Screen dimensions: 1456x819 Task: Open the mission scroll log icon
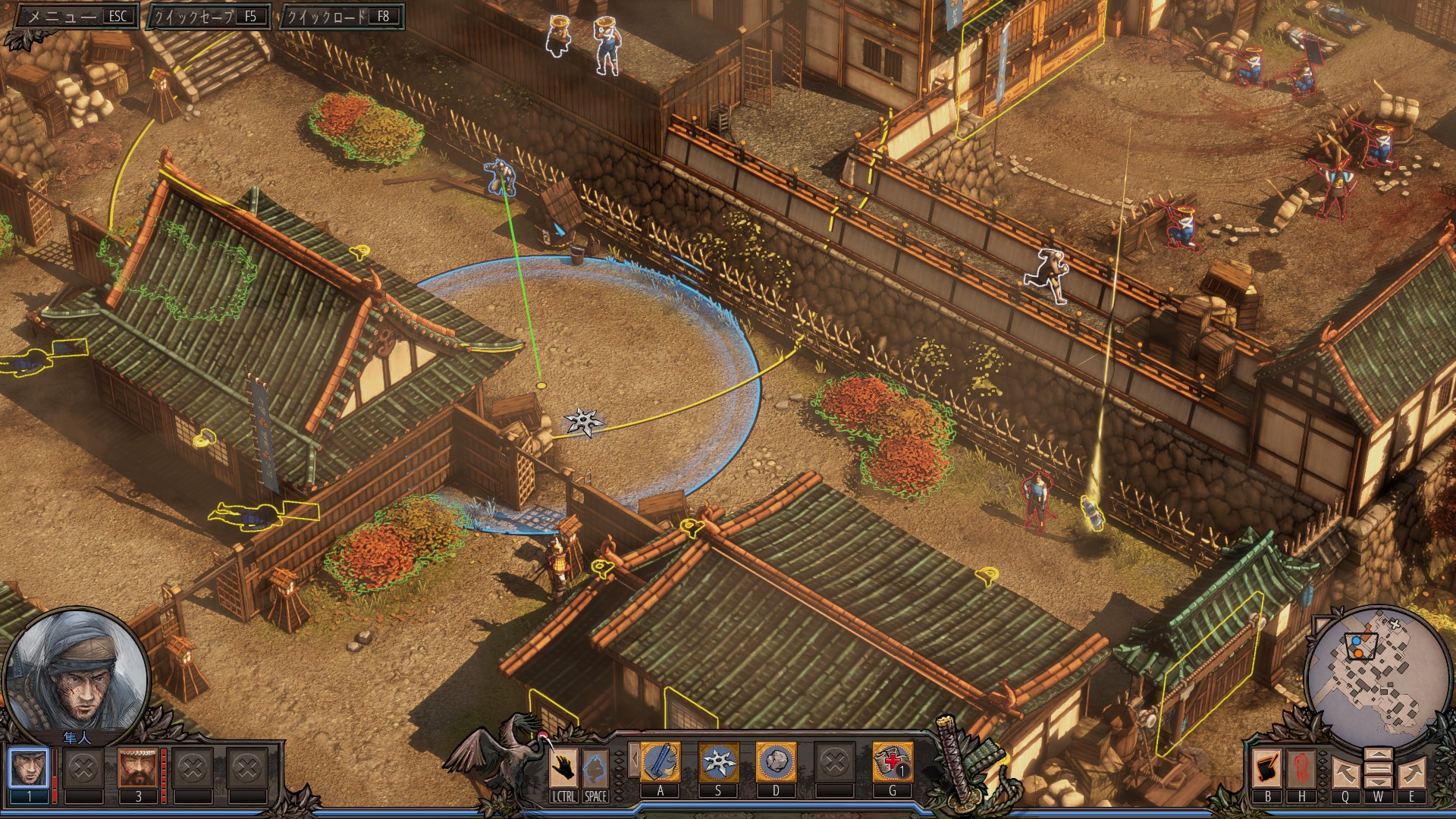pyautogui.click(x=1267, y=769)
